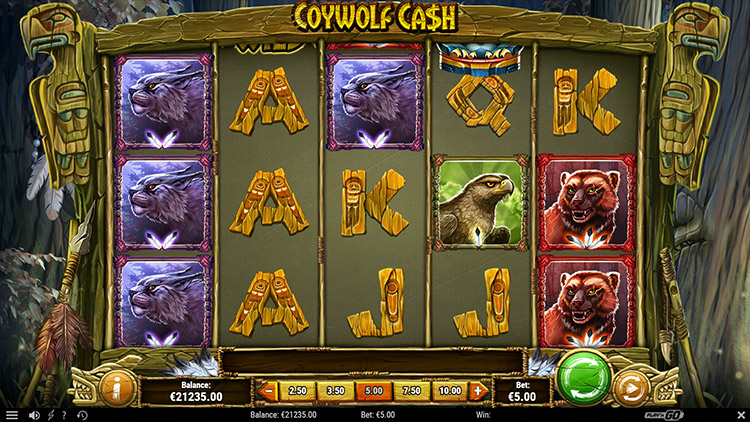Choose the 3.50 bet amount
Image resolution: width=750 pixels, height=422 pixels.
click(335, 391)
